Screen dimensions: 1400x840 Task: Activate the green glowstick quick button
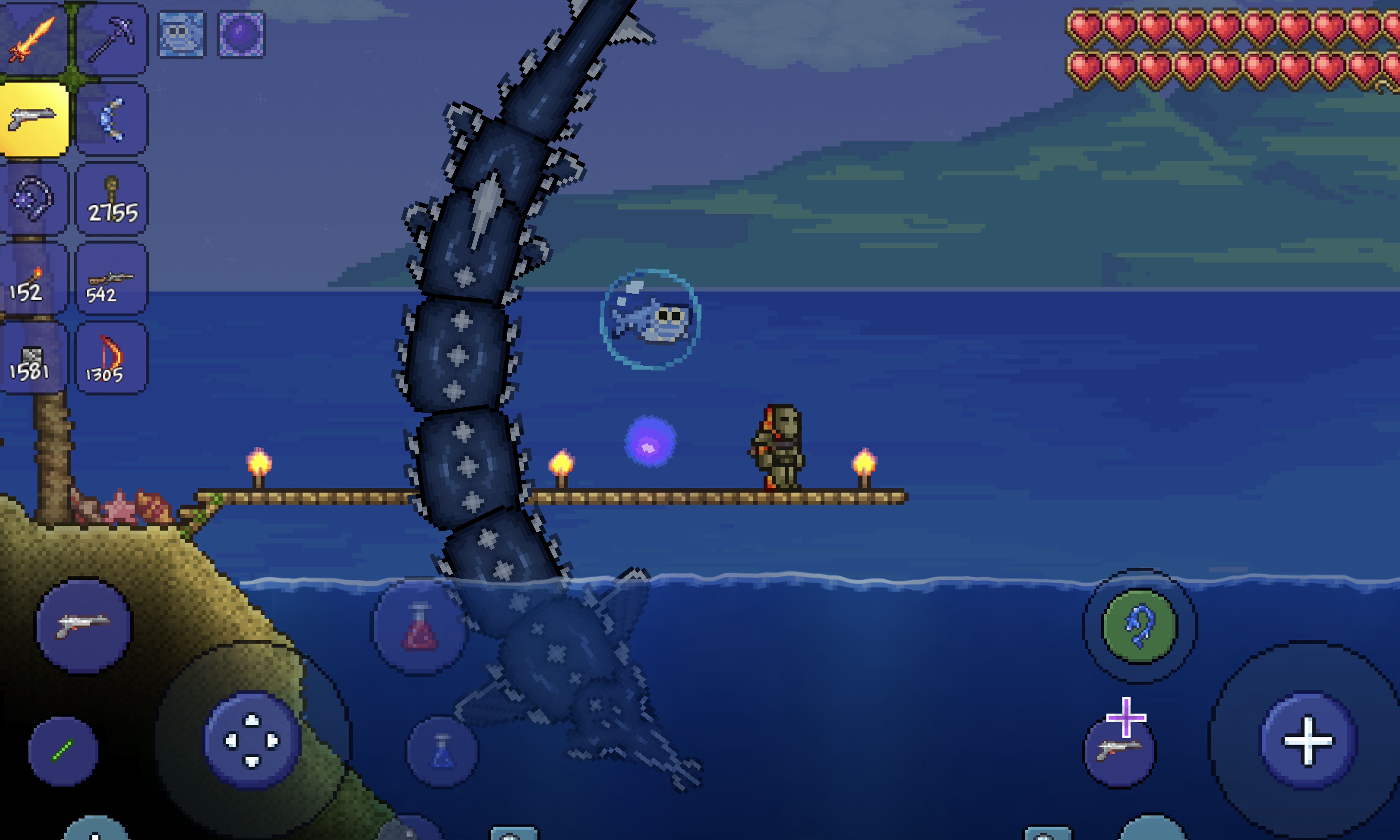[x=63, y=751]
